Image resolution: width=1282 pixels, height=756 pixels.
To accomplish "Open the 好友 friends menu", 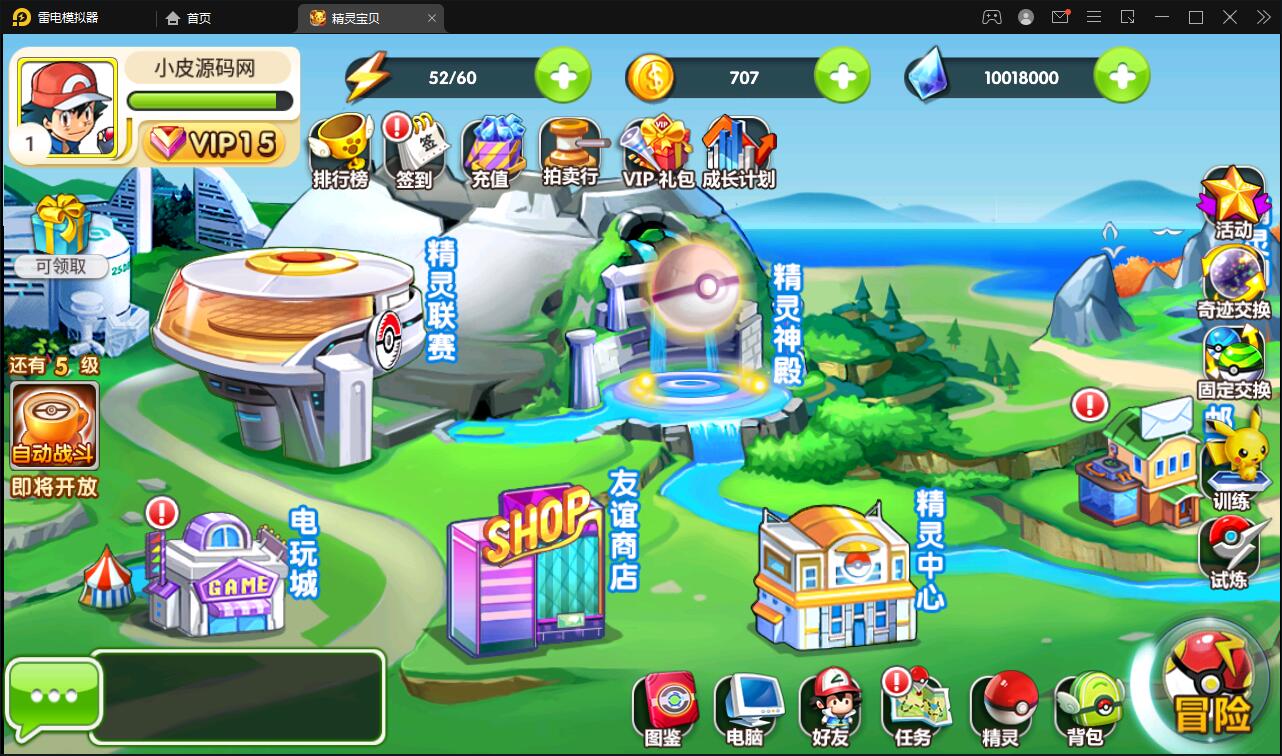I will tap(830, 709).
